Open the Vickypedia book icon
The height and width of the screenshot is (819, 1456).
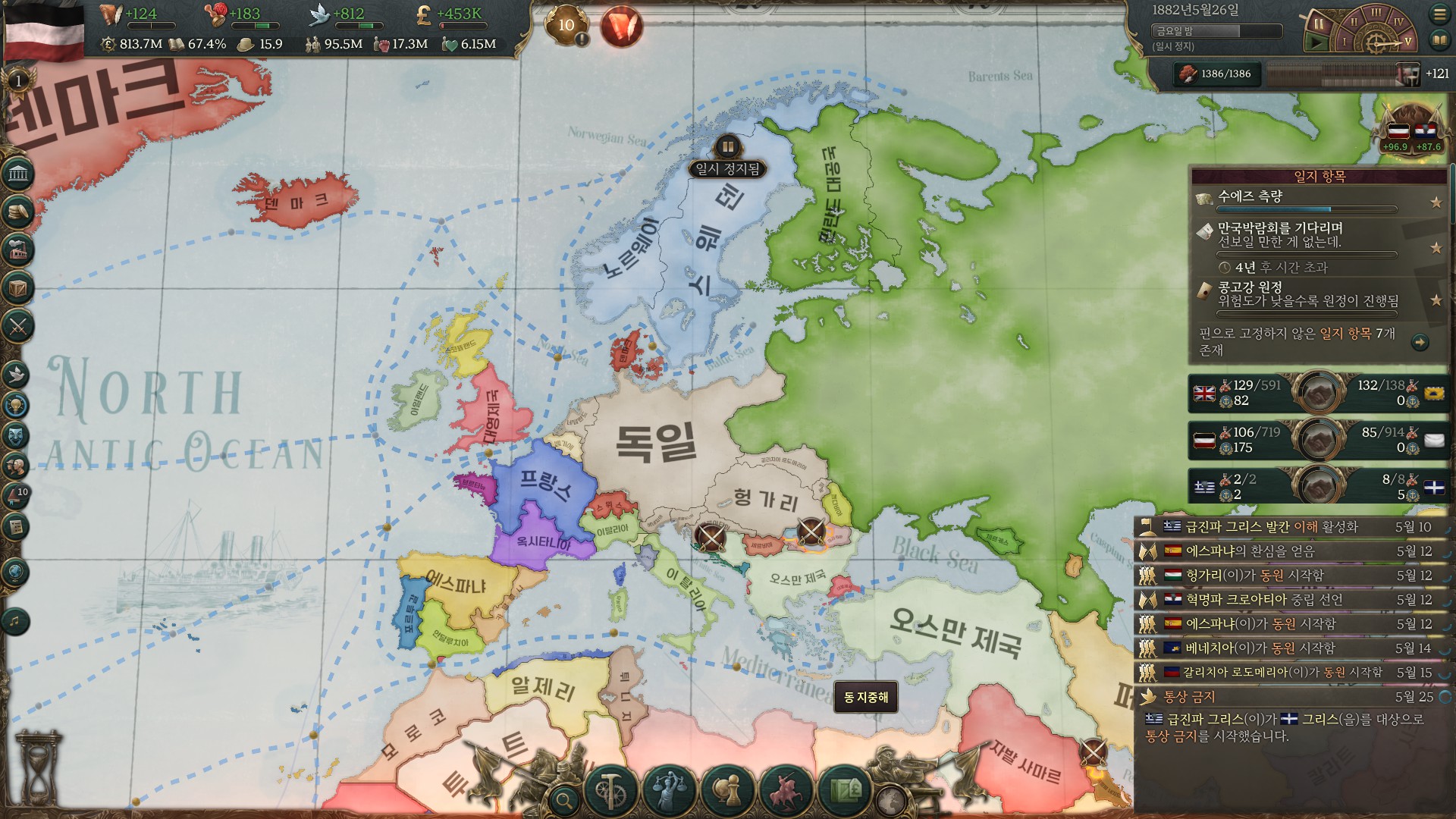[x=1439, y=40]
